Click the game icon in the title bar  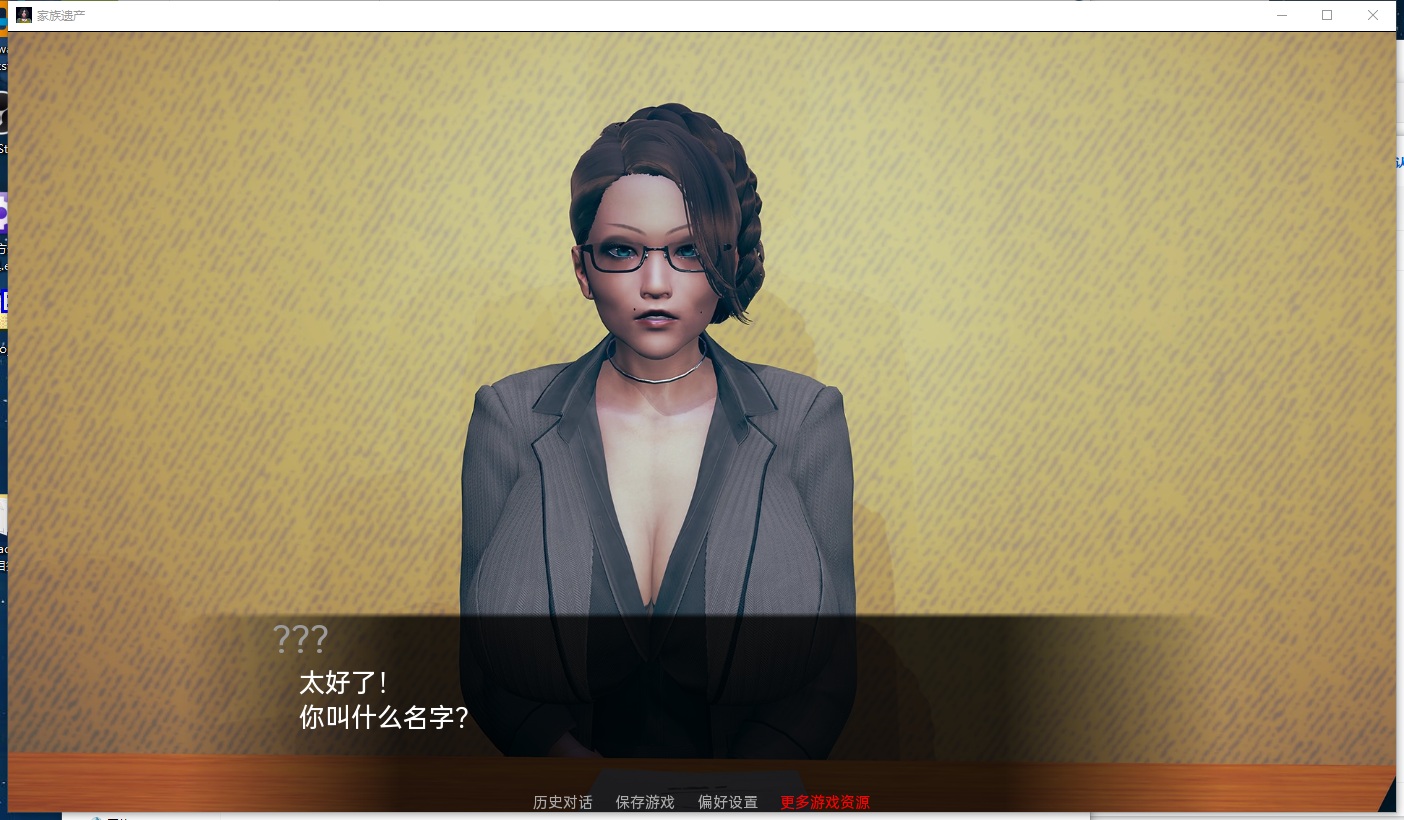pyautogui.click(x=22, y=15)
